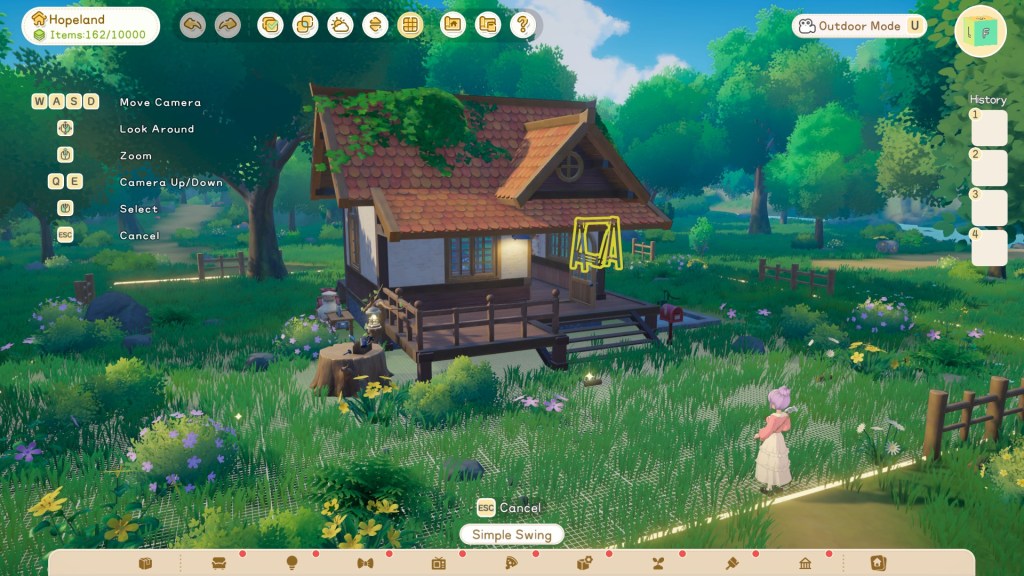The image size is (1024, 576).
Task: Toggle the grid display button
Action: click(x=409, y=26)
